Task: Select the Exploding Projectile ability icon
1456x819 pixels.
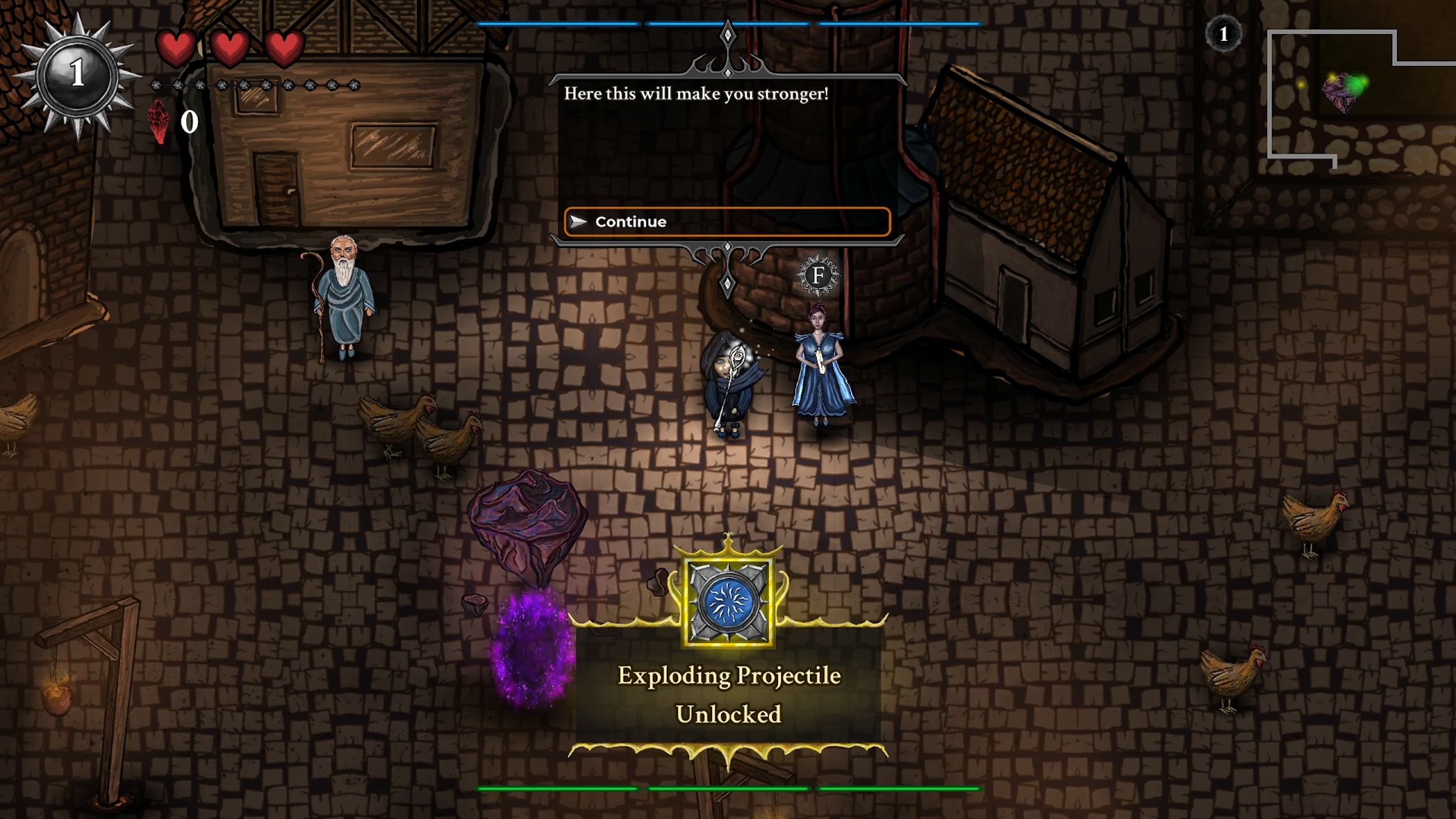Action: 729,602
